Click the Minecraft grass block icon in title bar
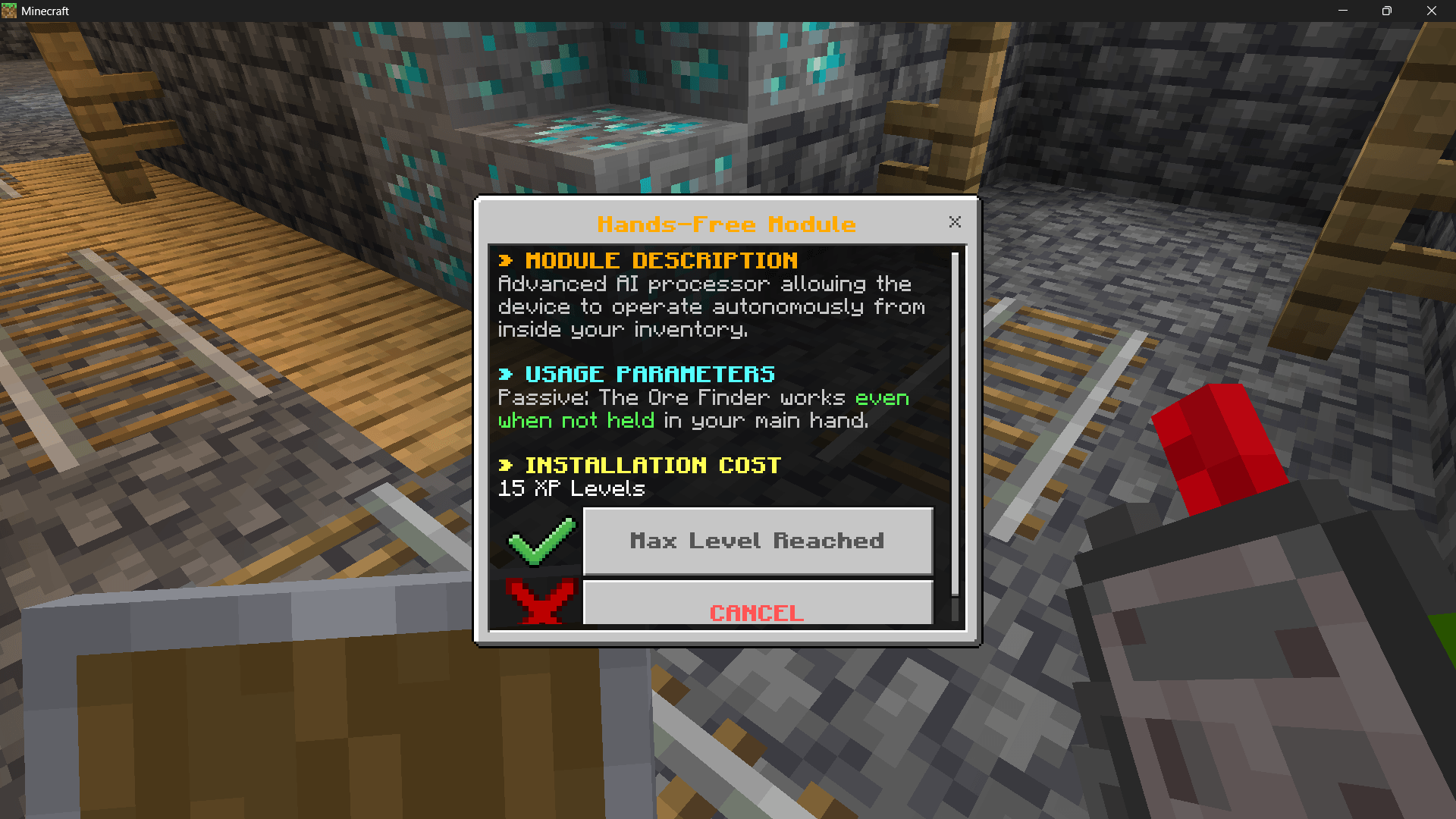Viewport: 1456px width, 819px height. coord(11,11)
